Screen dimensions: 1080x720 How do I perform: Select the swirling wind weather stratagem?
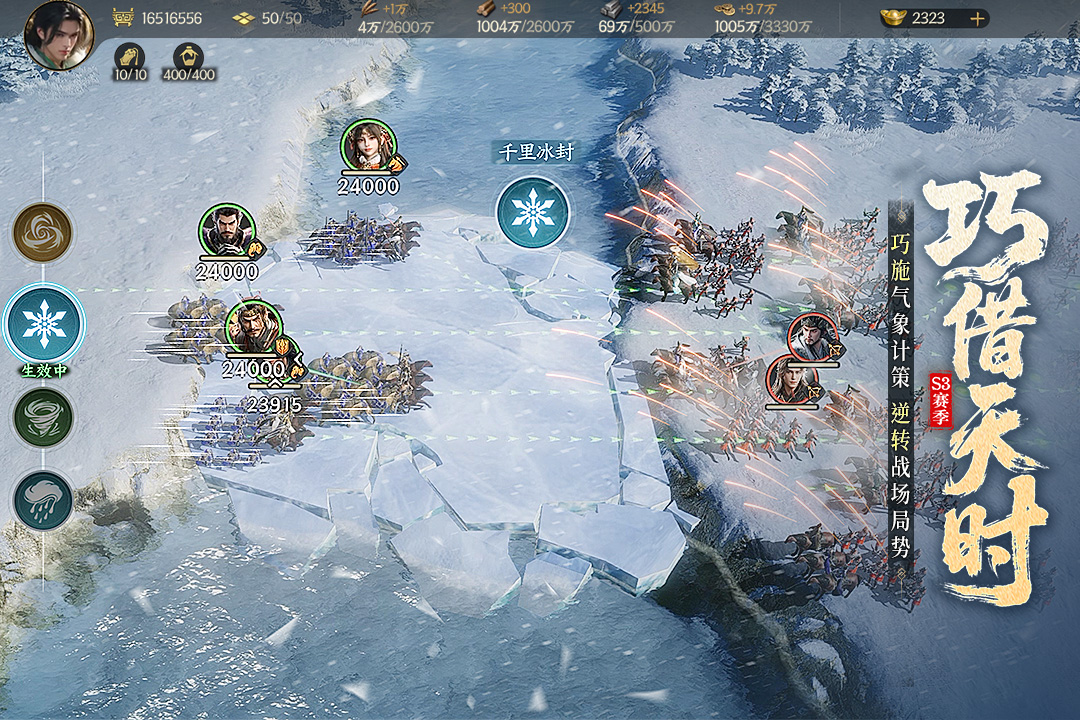[42, 233]
